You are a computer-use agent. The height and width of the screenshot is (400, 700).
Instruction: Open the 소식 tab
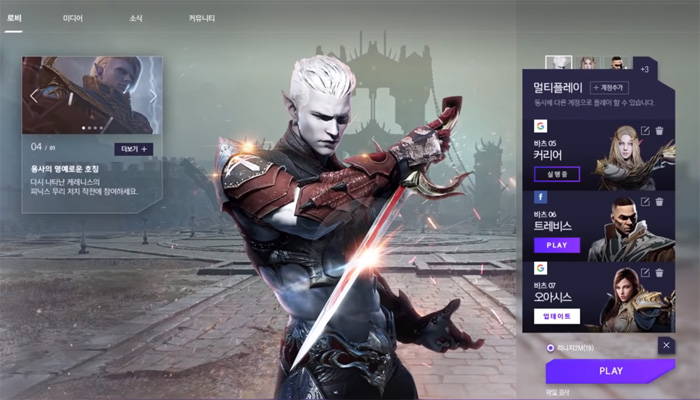(135, 18)
